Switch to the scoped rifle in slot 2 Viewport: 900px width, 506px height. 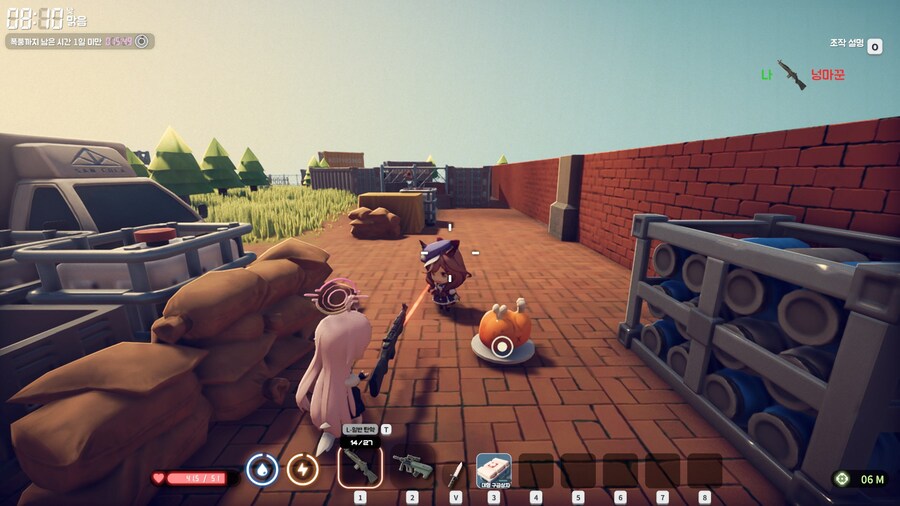411,467
